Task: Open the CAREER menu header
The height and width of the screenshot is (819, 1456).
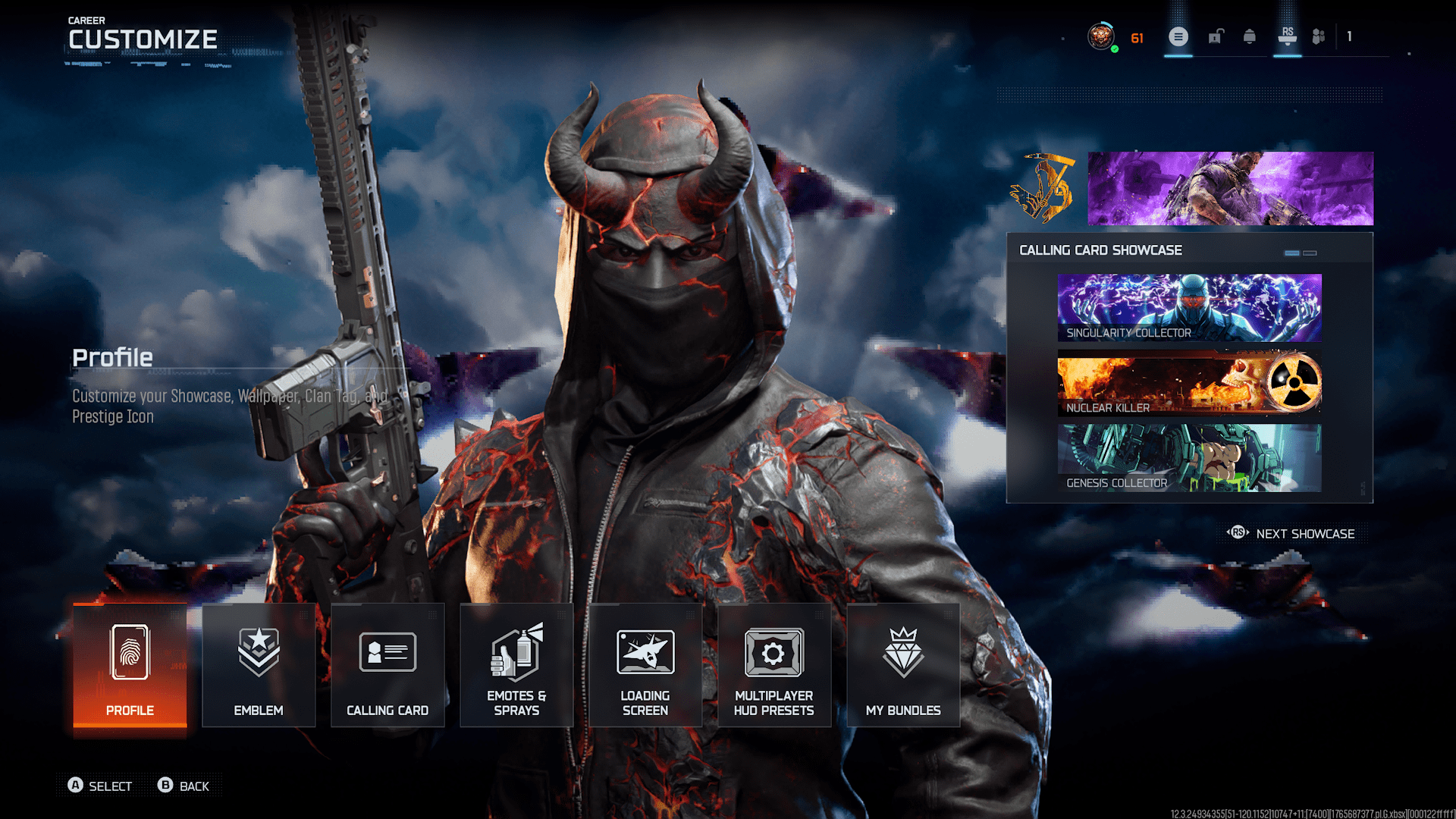Action: pos(86,20)
